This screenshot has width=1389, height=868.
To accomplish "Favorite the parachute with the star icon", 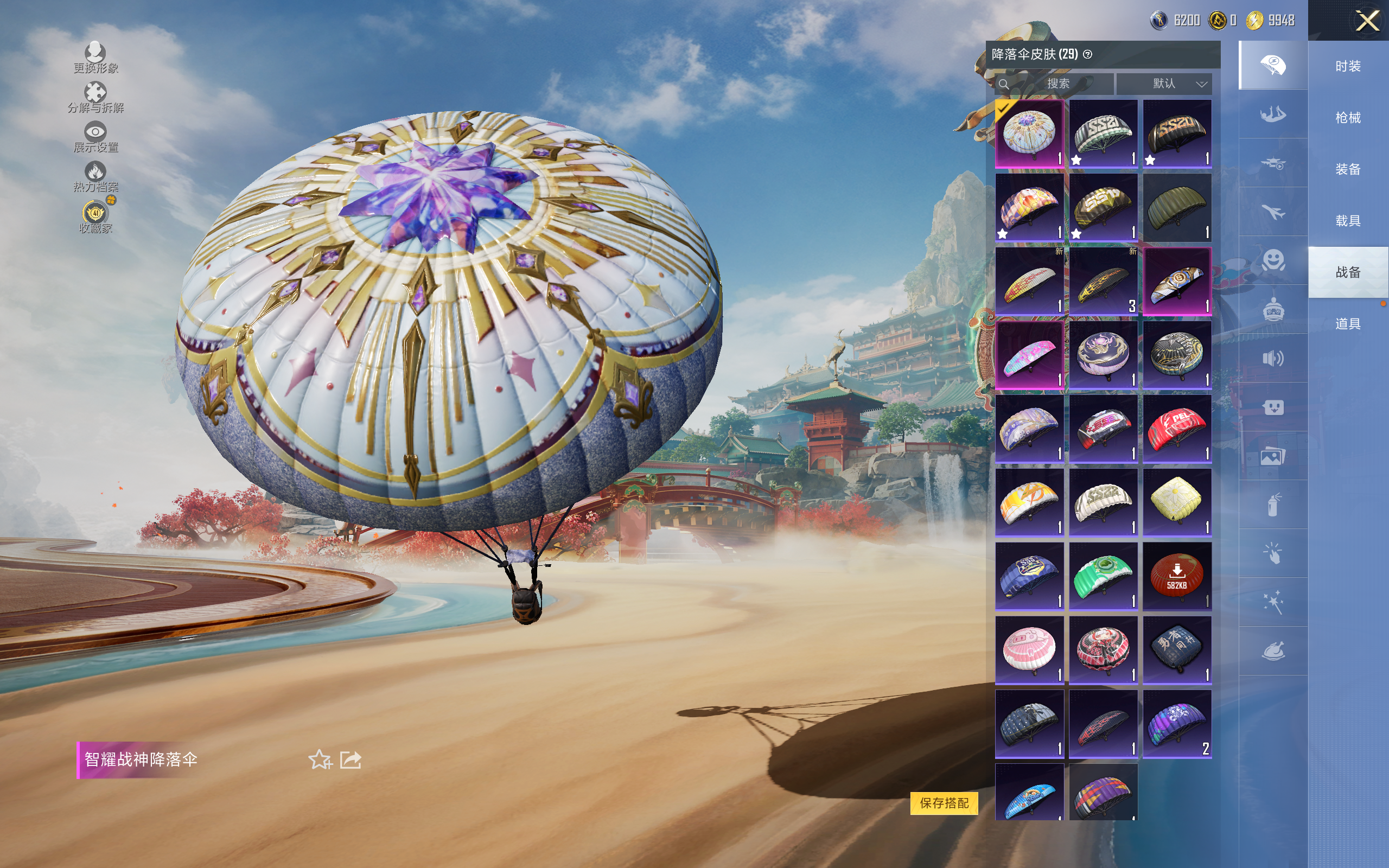I will pos(320,759).
